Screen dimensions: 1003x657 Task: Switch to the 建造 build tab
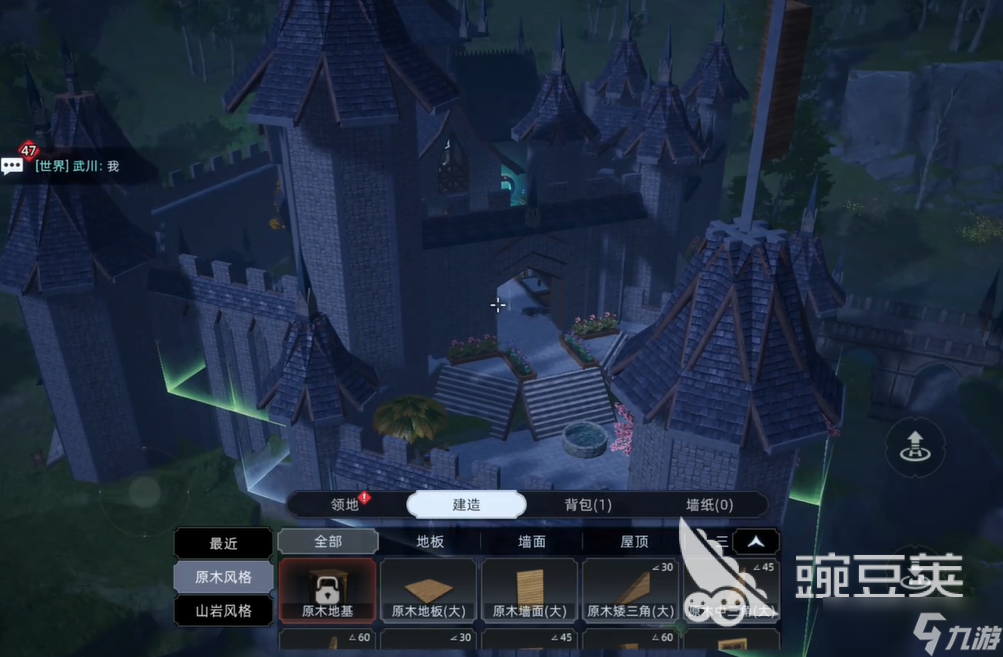(x=466, y=505)
